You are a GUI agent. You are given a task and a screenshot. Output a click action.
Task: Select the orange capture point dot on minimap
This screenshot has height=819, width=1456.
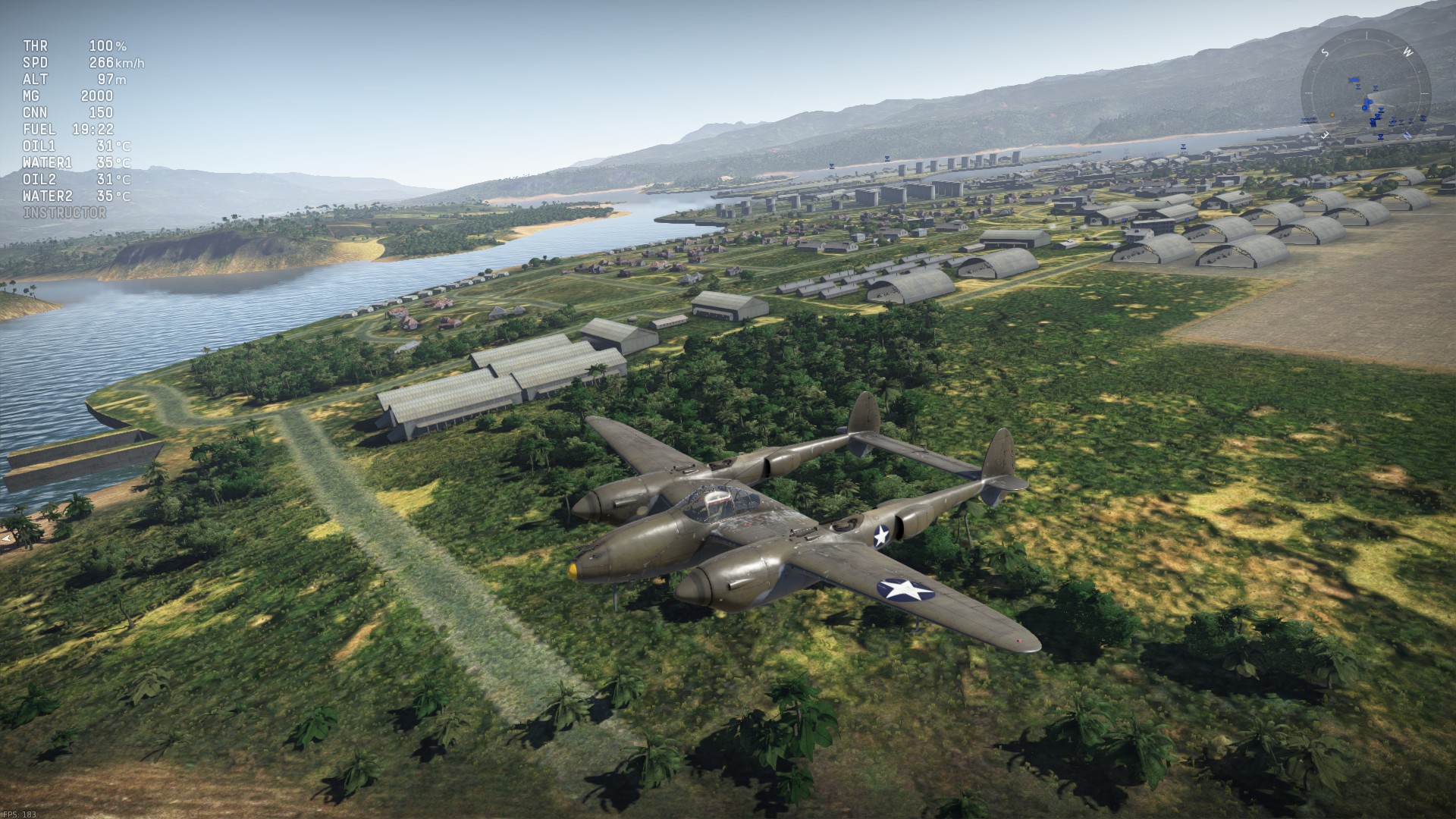pyautogui.click(x=1332, y=115)
